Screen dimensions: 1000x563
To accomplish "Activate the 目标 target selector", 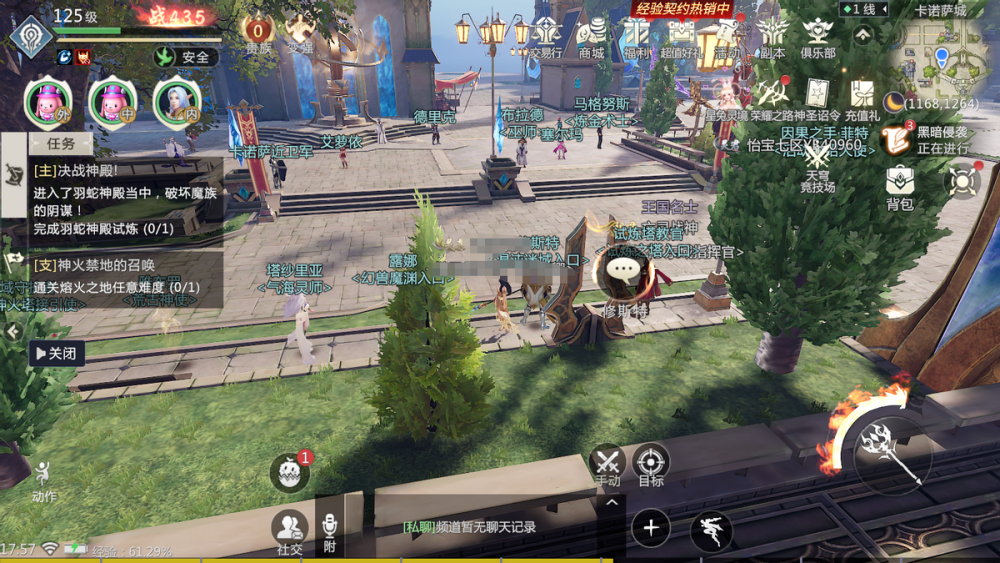I will click(x=651, y=464).
